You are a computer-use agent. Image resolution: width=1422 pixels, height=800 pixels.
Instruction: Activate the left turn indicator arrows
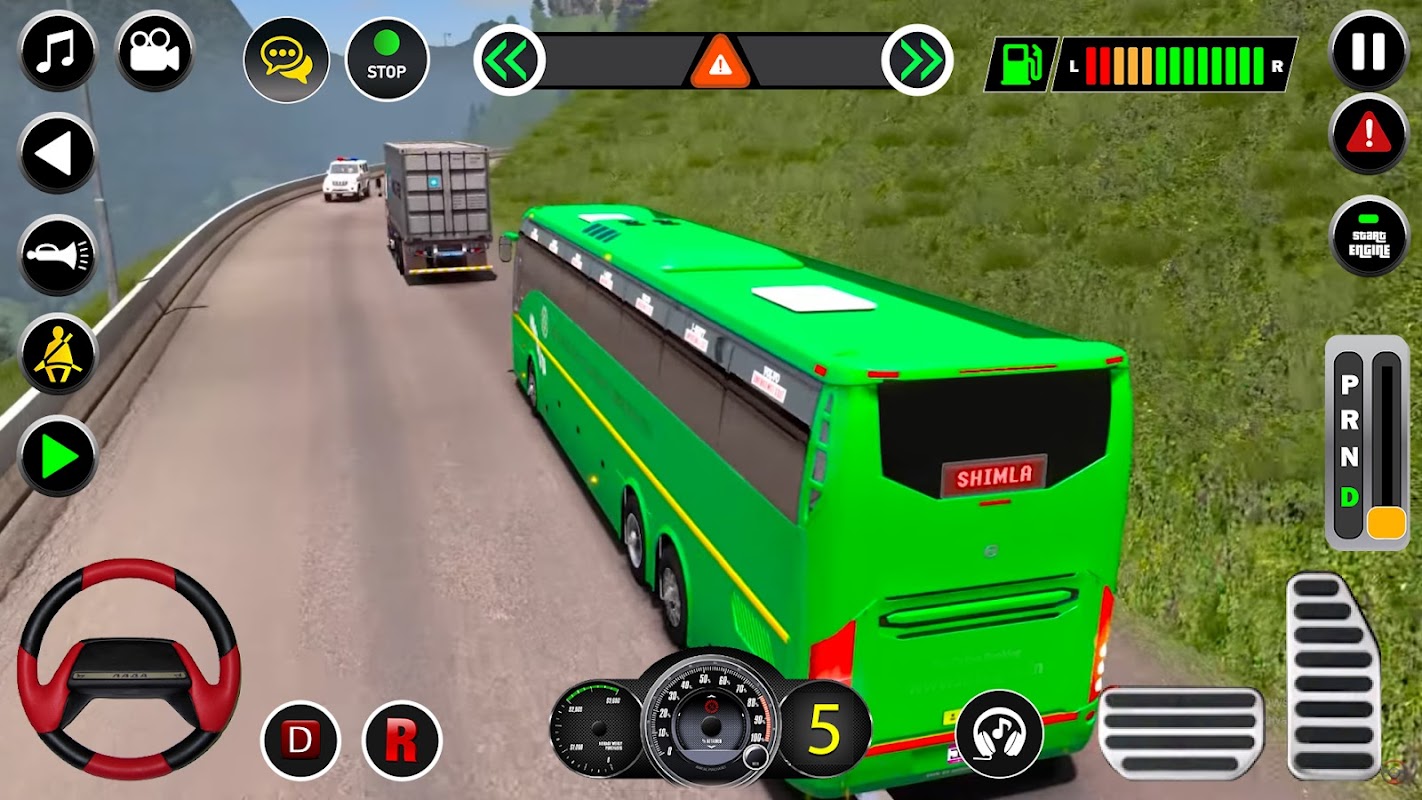pyautogui.click(x=509, y=61)
